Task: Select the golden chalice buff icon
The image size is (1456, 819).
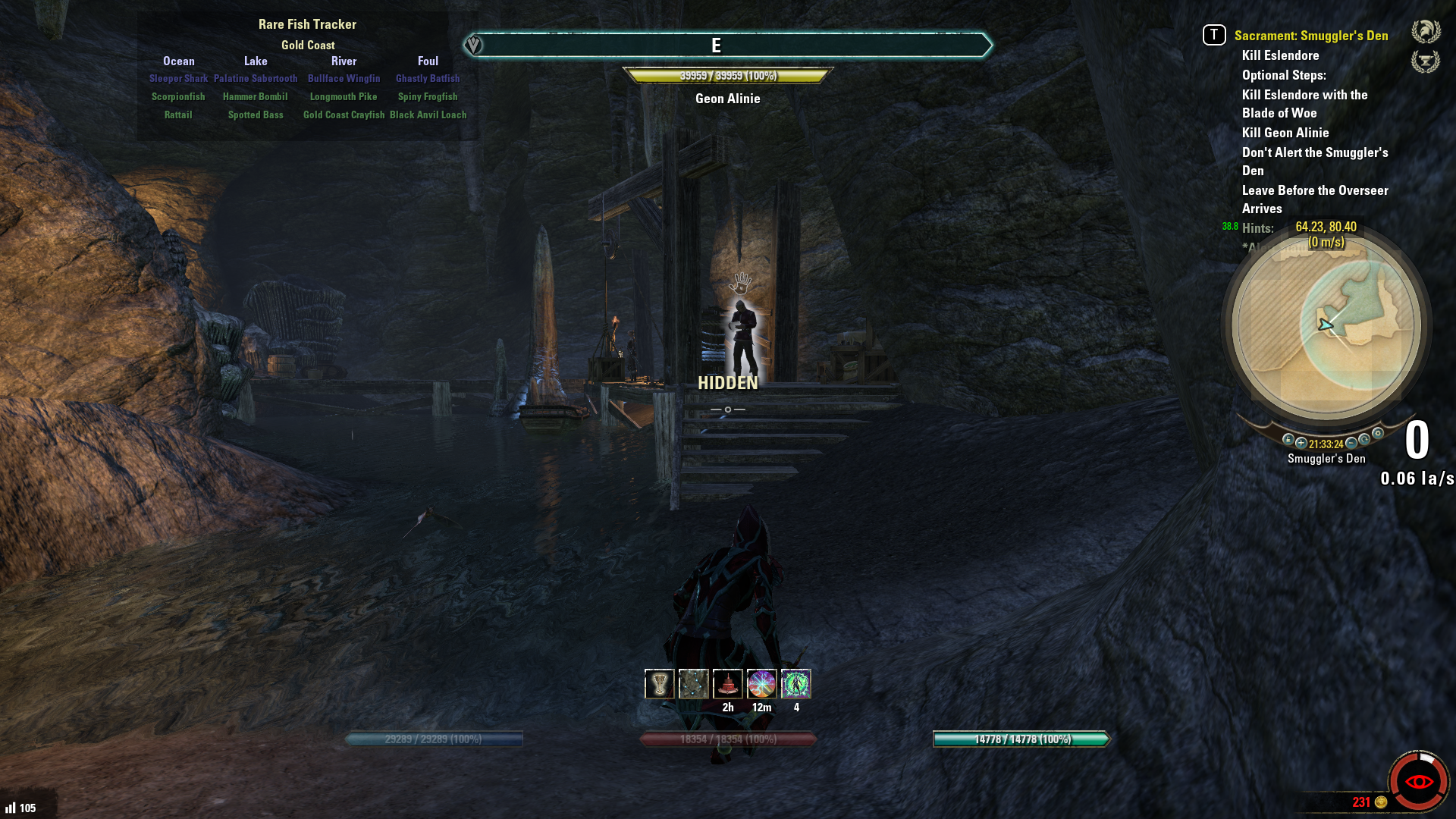Action: coord(659,684)
